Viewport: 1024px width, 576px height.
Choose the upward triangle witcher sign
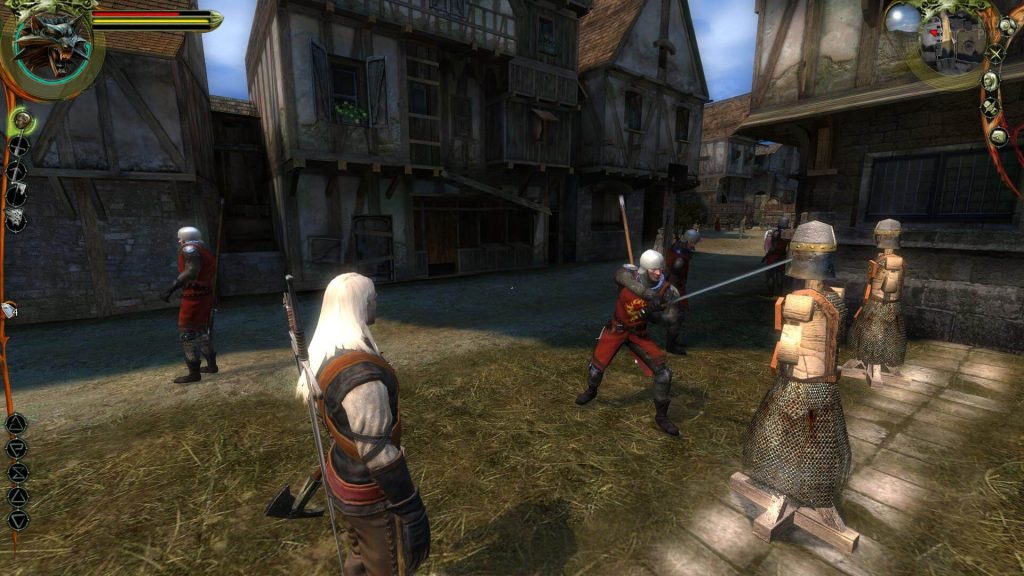(18, 496)
